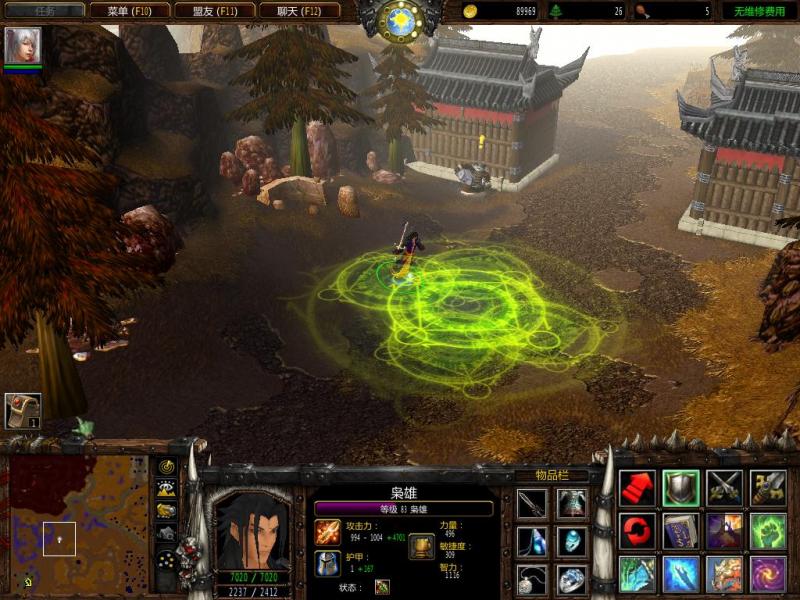
Task: Open the 盟友 (F11) allies panel
Action: point(214,11)
